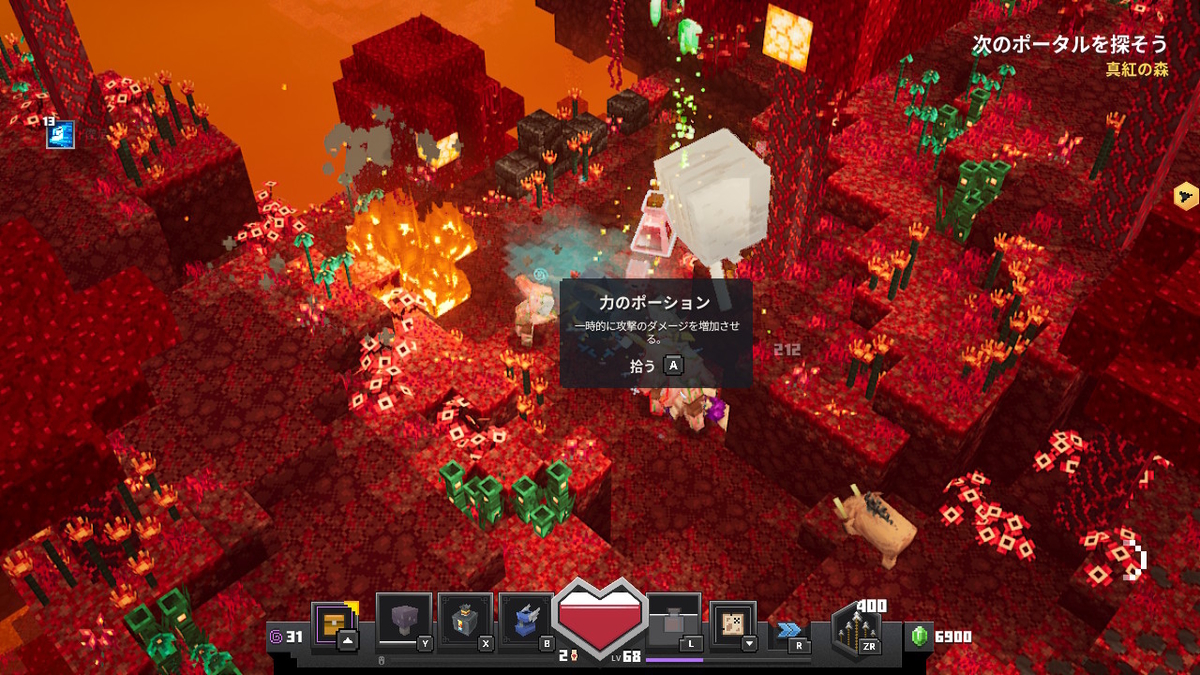Open the map scroll icon
The width and height of the screenshot is (1200, 675).
(733, 624)
